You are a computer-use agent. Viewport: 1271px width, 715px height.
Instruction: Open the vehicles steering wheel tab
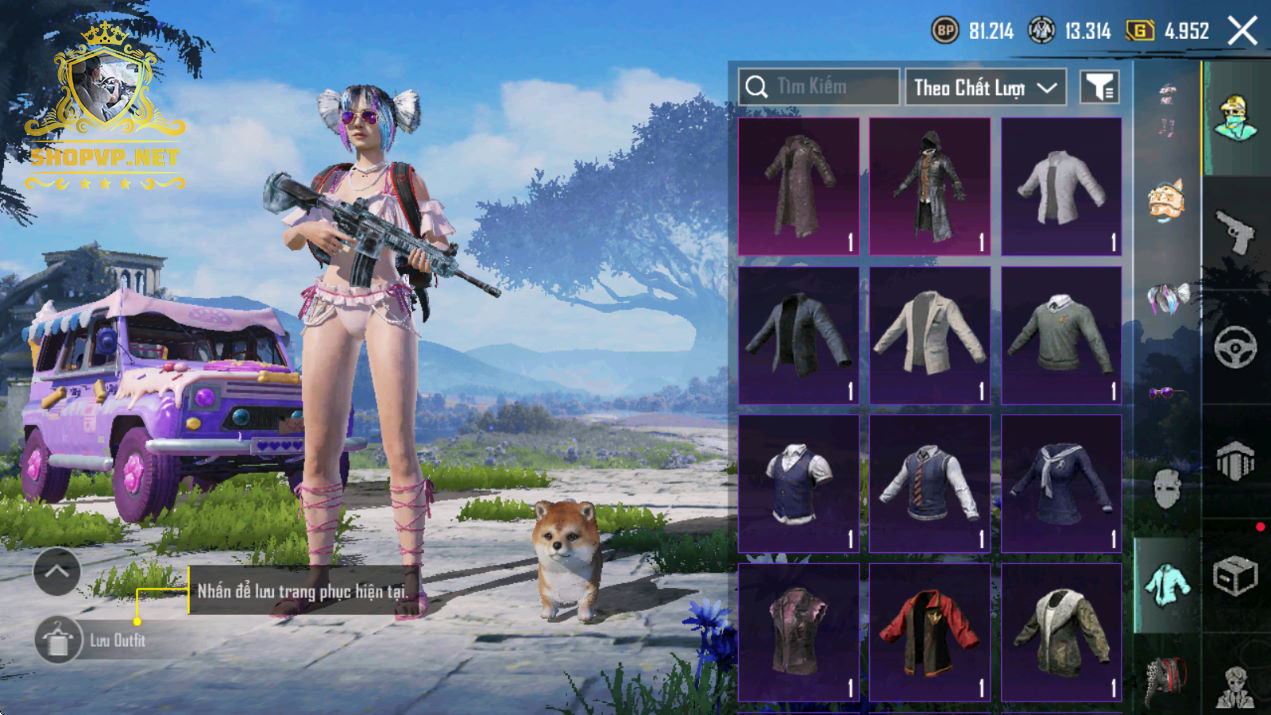pos(1236,347)
